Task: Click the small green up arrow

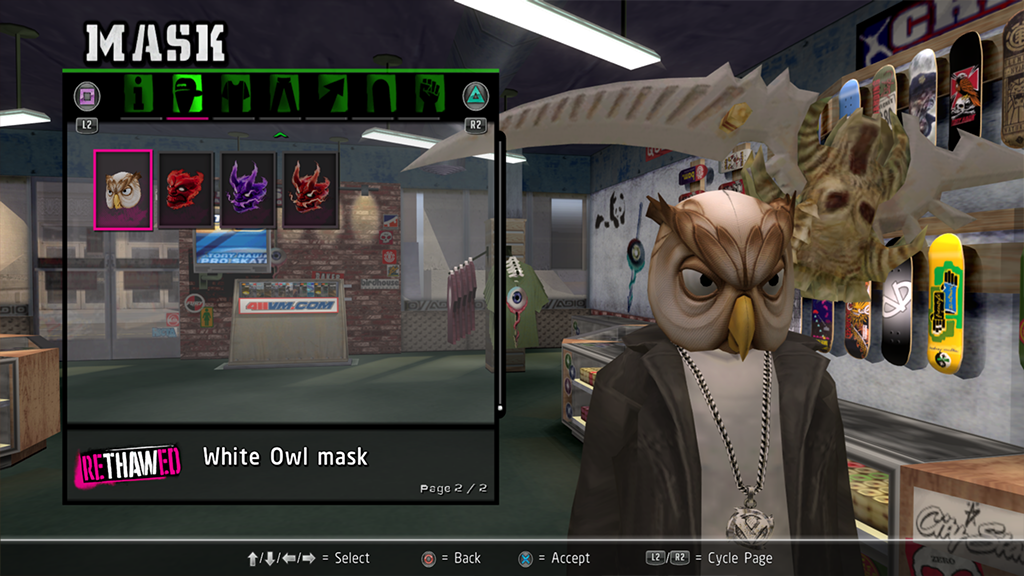Action: click(280, 134)
